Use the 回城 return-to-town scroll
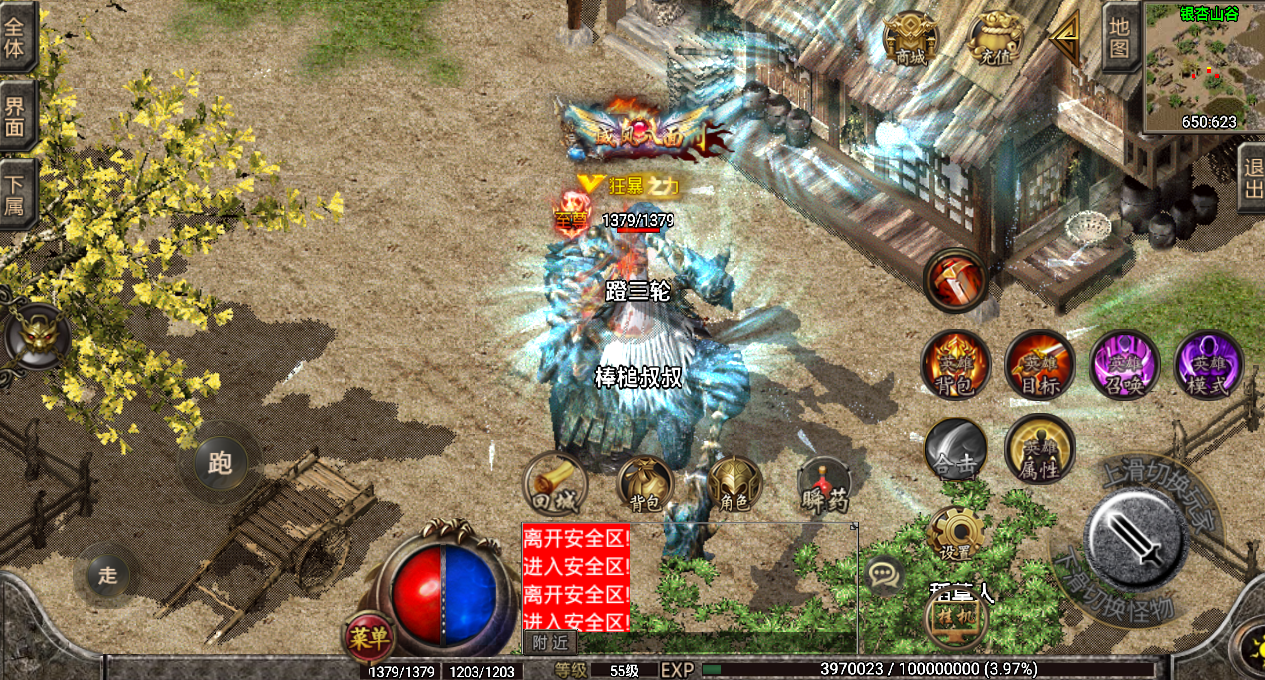This screenshot has height=680, width=1265. pyautogui.click(x=555, y=484)
